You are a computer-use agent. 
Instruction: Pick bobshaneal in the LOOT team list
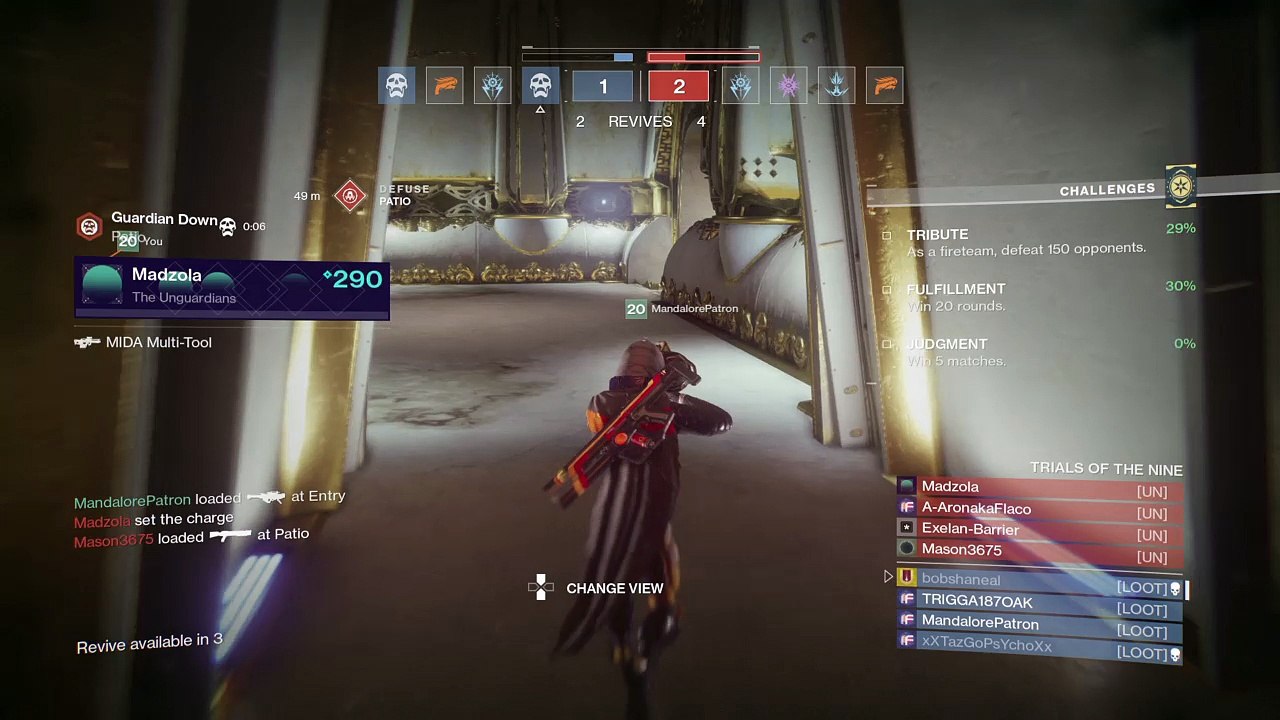pos(1040,579)
